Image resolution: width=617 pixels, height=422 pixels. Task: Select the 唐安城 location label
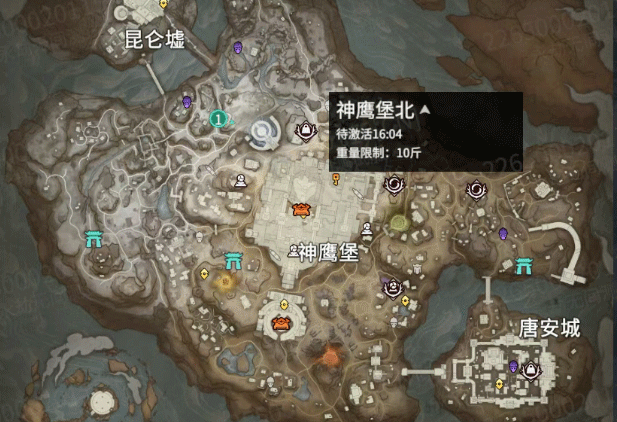pos(550,328)
